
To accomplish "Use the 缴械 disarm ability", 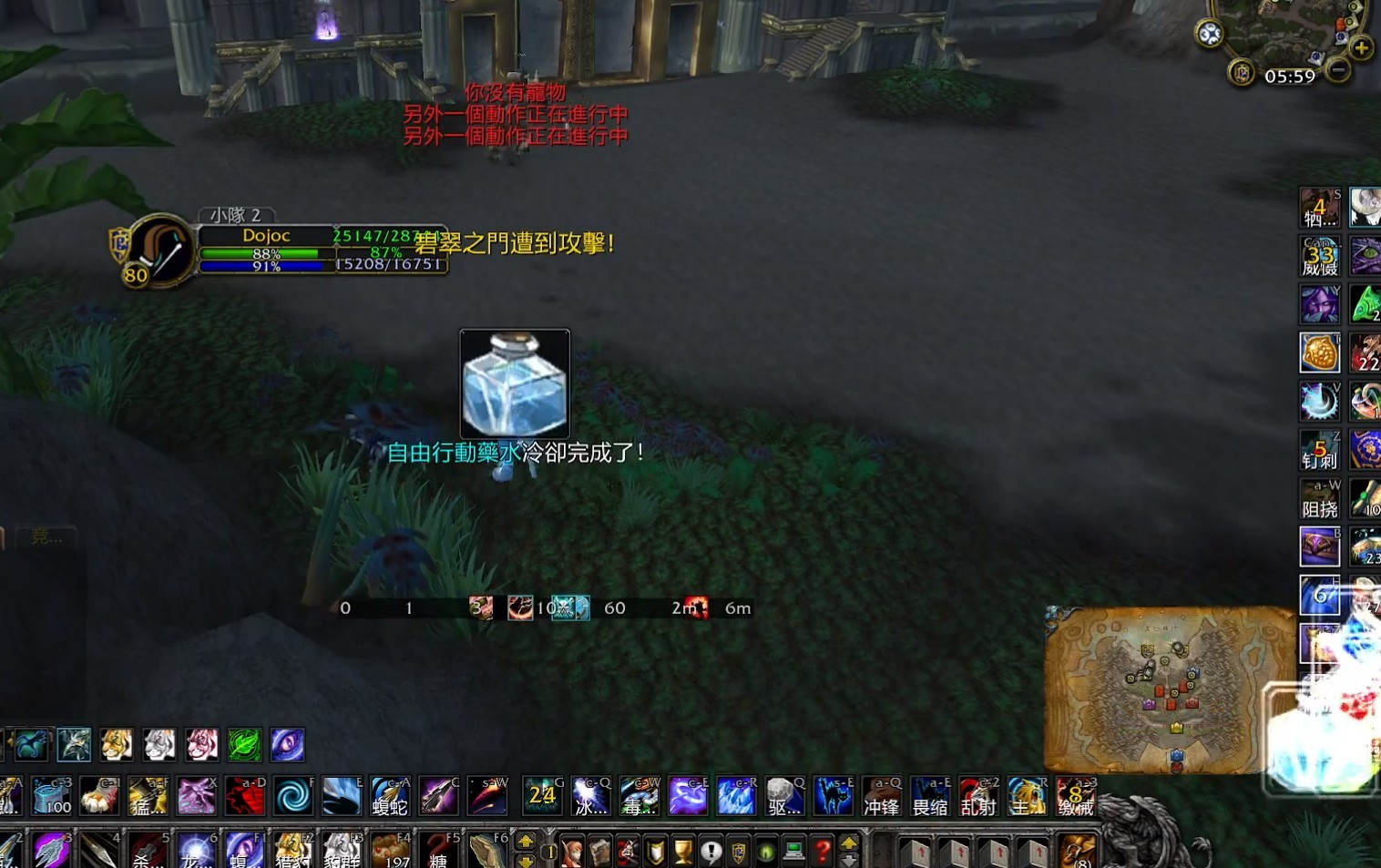I will (1075, 797).
